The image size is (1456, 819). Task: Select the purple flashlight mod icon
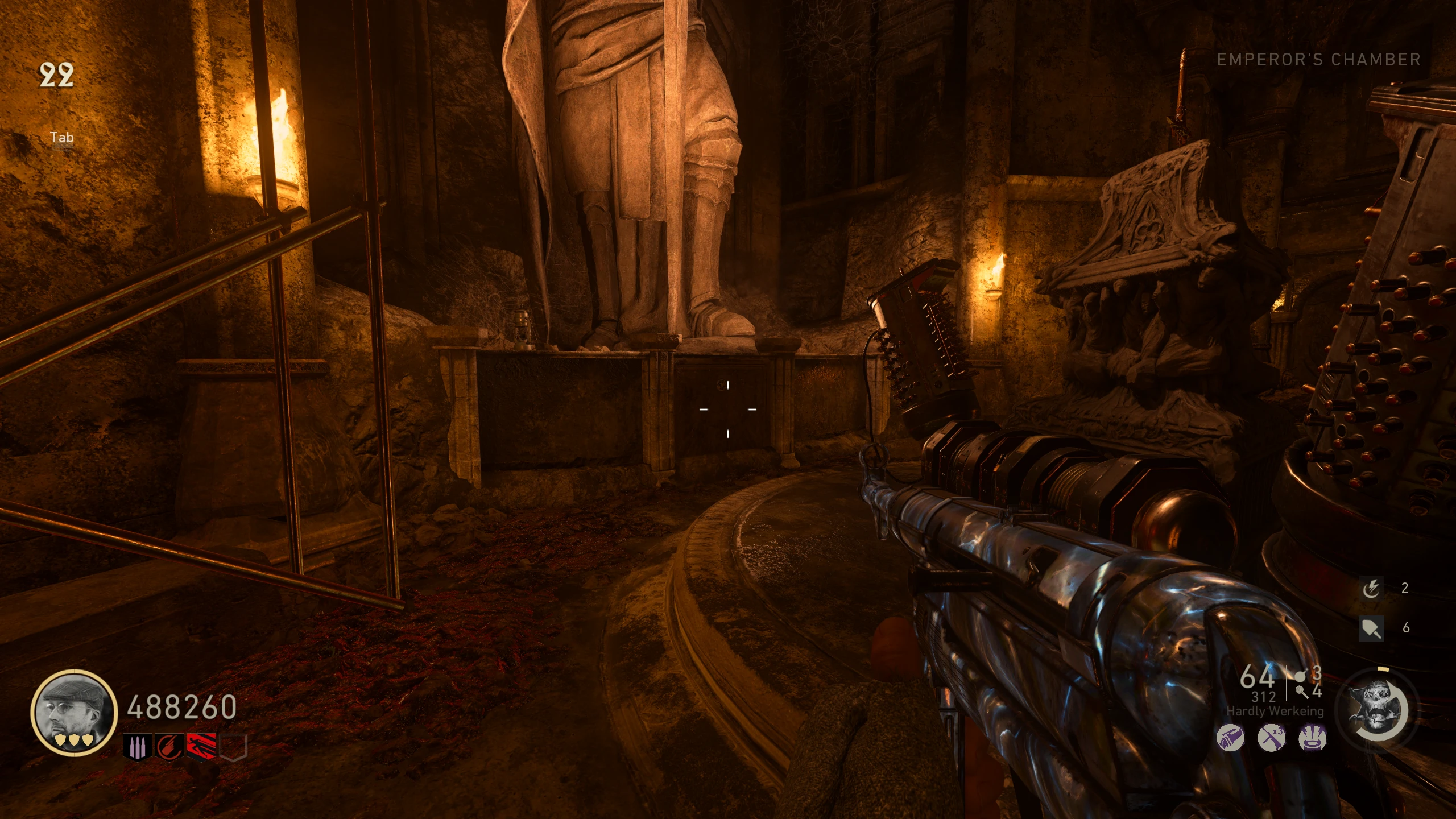[x=1230, y=739]
